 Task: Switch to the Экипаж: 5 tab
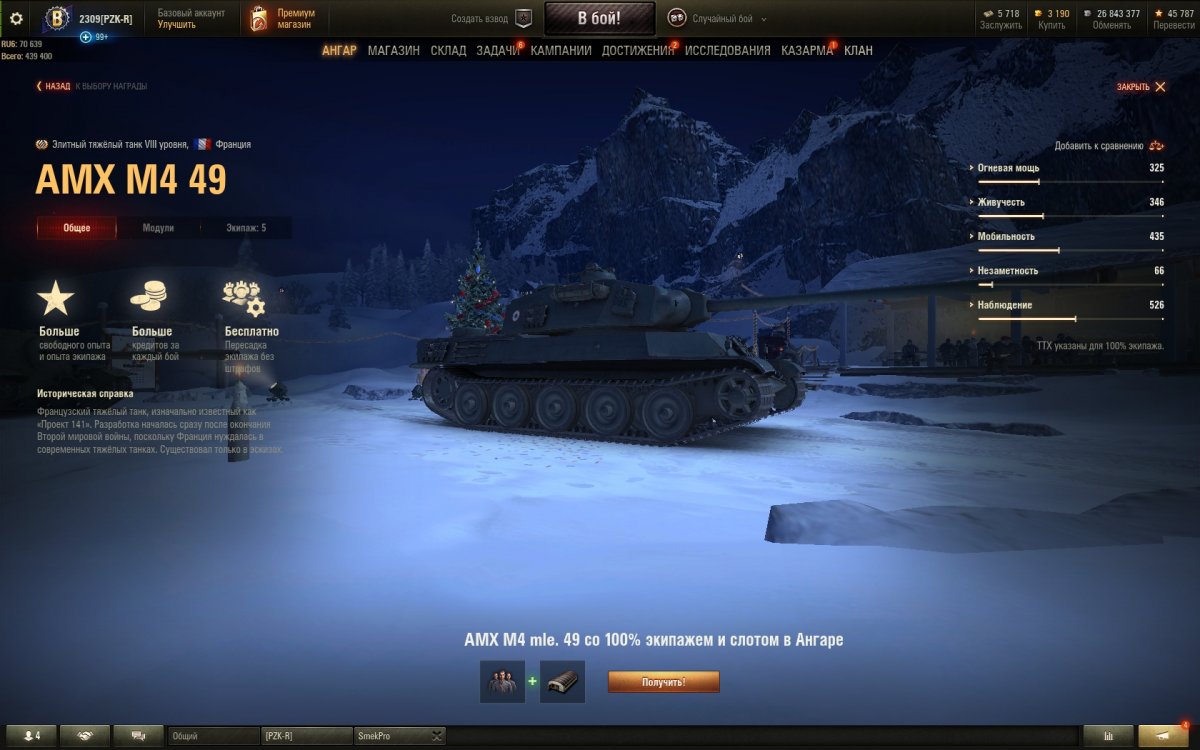coord(245,228)
